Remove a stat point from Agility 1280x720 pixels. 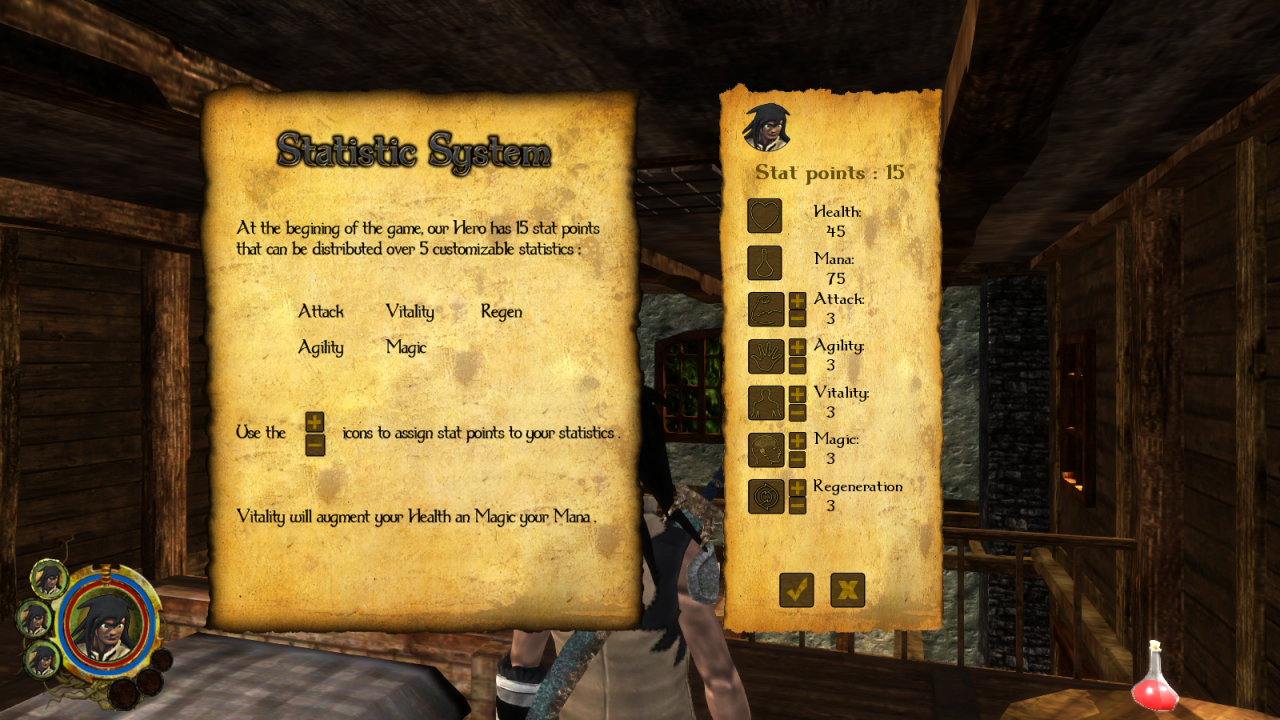tap(797, 365)
